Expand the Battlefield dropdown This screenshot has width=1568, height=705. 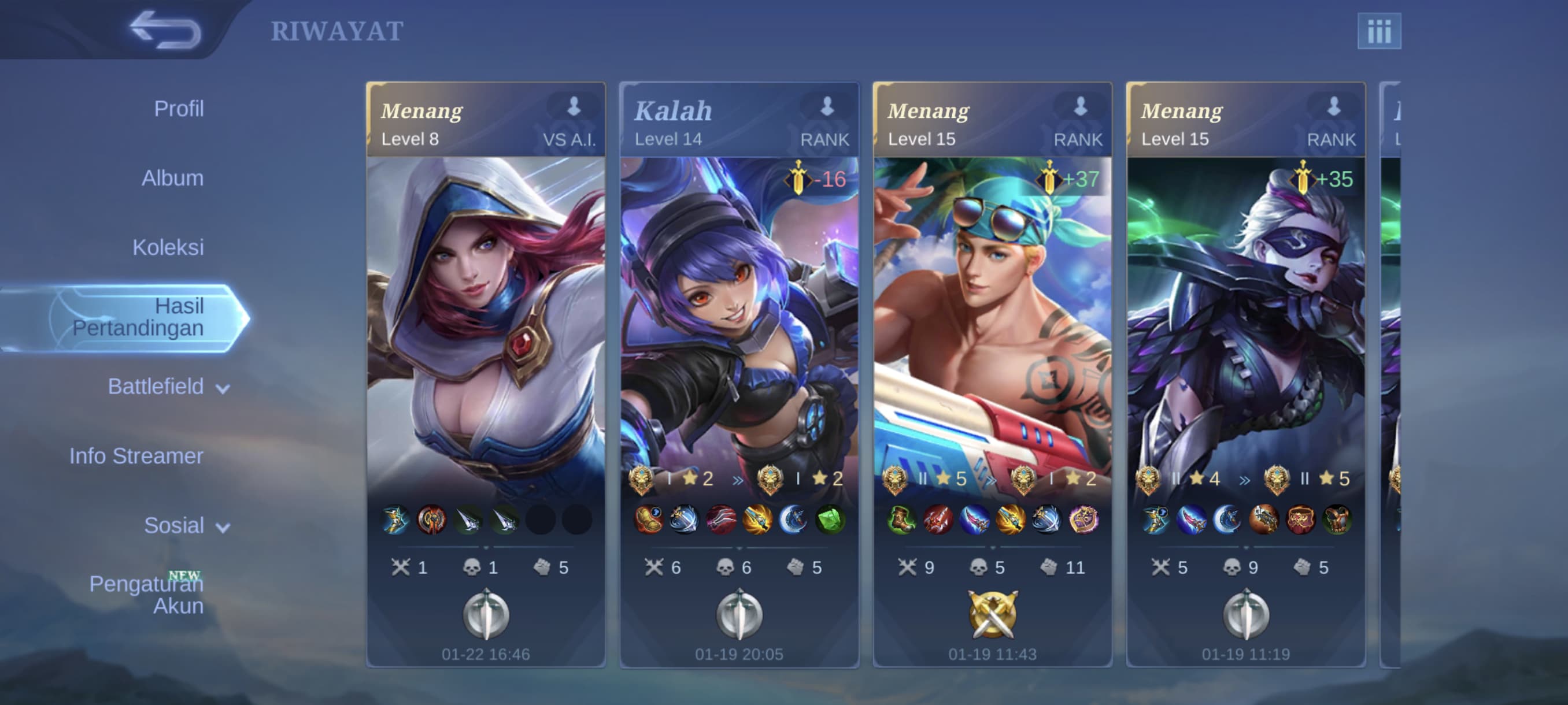168,387
